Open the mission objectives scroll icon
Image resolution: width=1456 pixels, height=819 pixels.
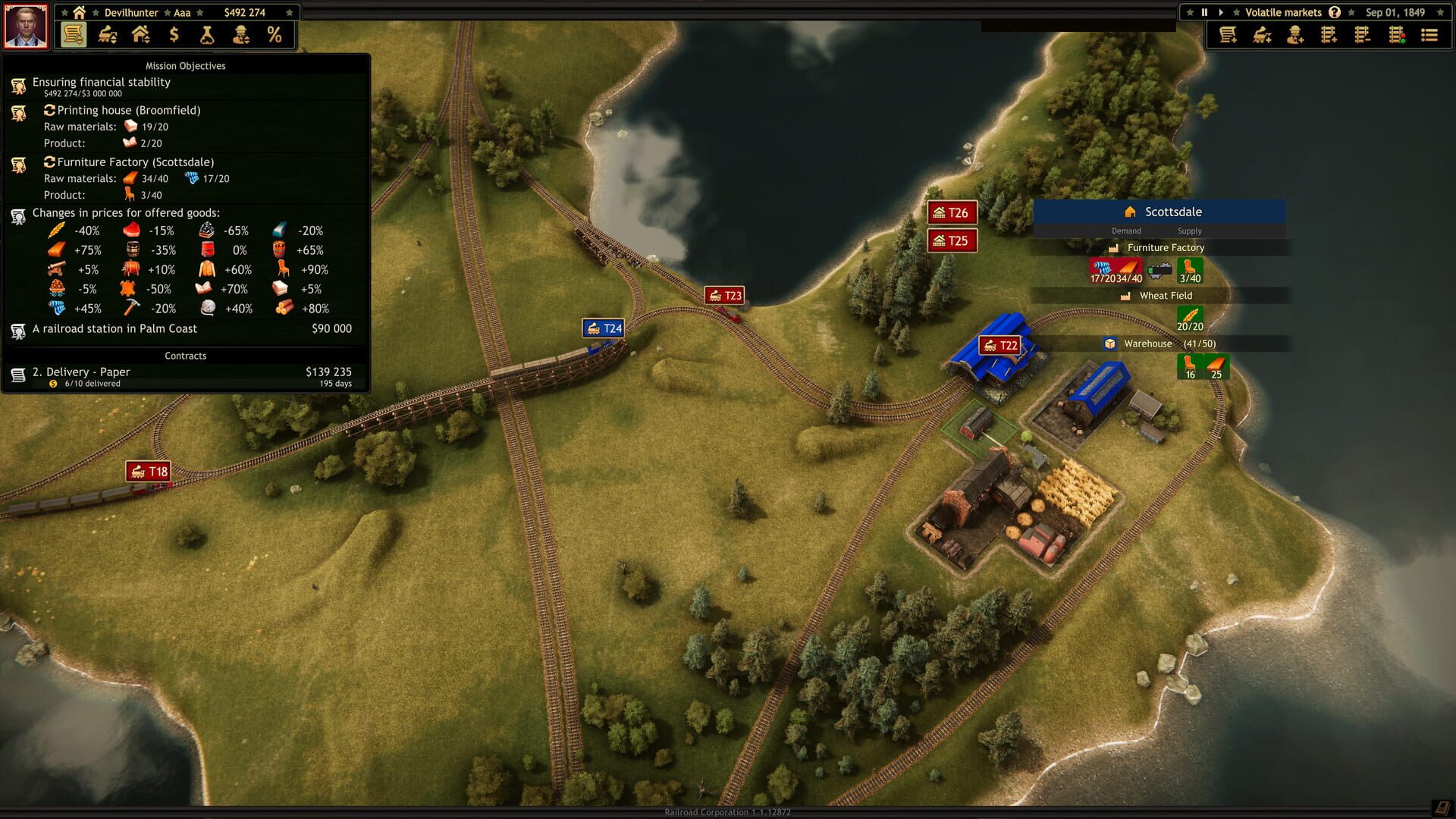[73, 35]
